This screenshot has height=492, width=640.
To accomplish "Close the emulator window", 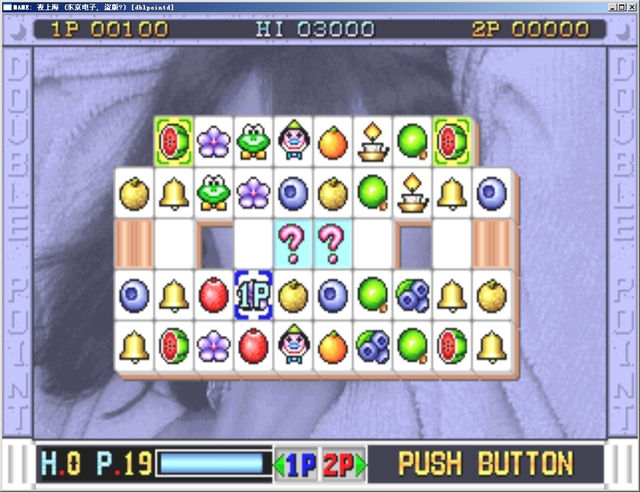I will (631, 6).
